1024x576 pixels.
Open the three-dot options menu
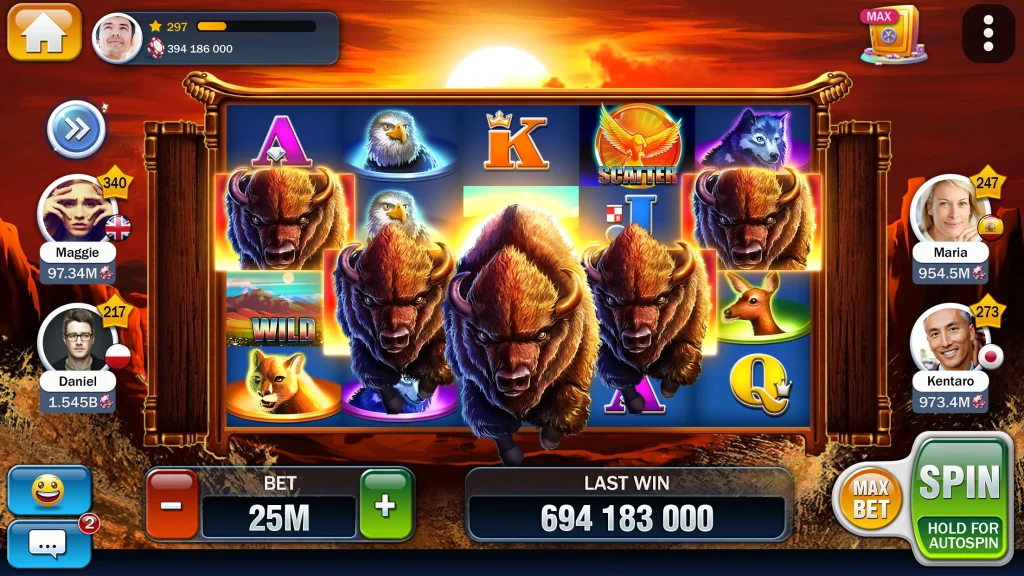click(x=988, y=34)
